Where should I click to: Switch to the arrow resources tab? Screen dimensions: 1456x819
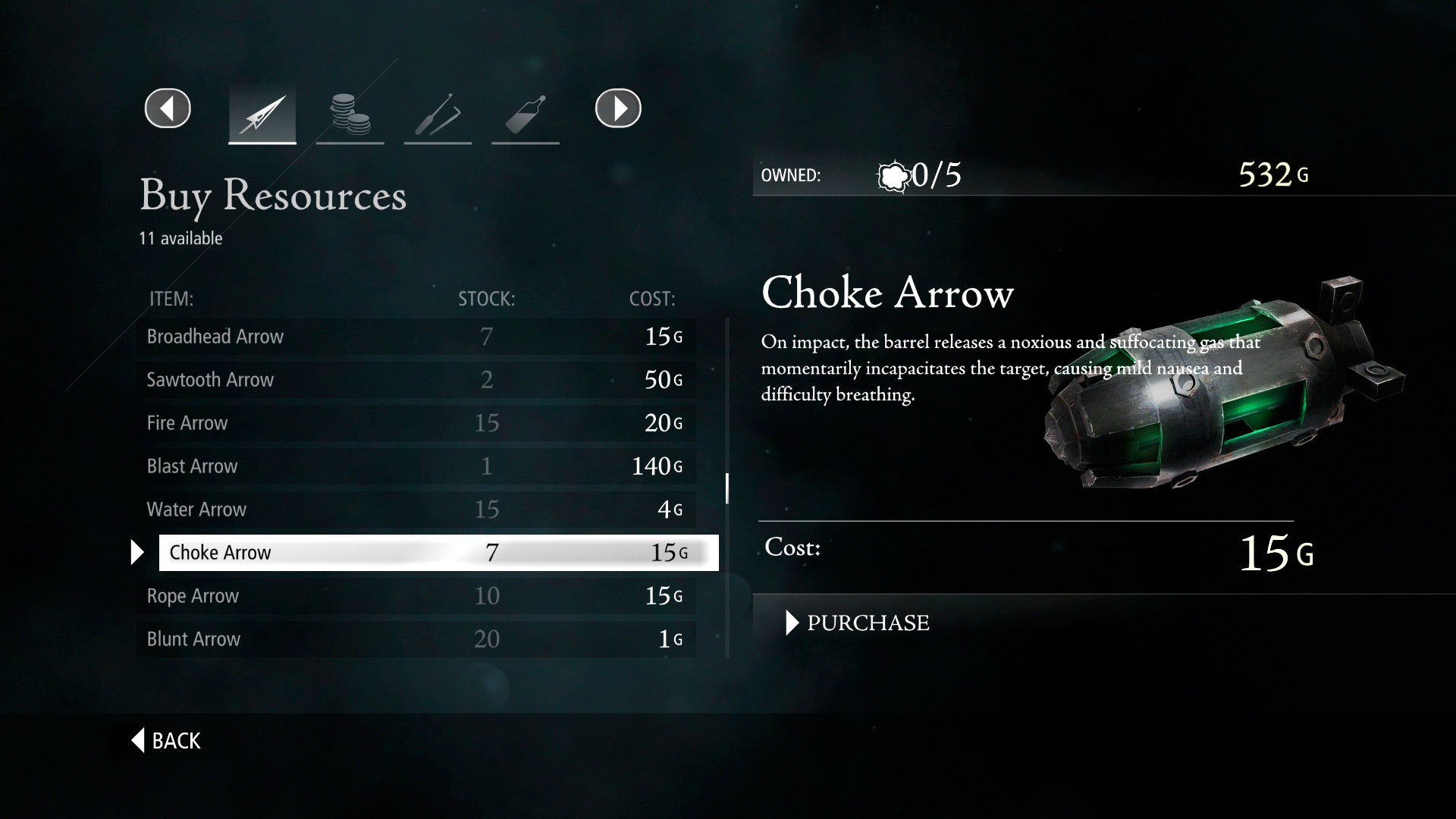[x=262, y=115]
